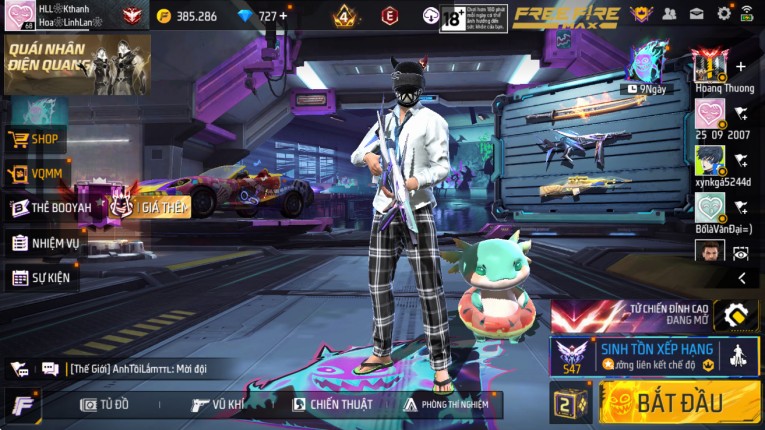765x430 pixels.
Task: Open the SHOP menu
Action: click(36, 139)
